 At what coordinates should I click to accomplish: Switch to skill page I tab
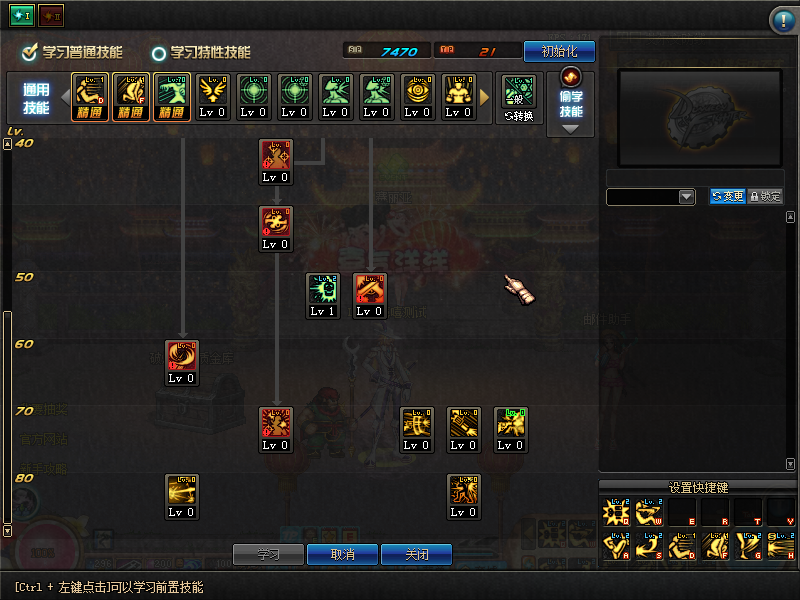pyautogui.click(x=22, y=16)
